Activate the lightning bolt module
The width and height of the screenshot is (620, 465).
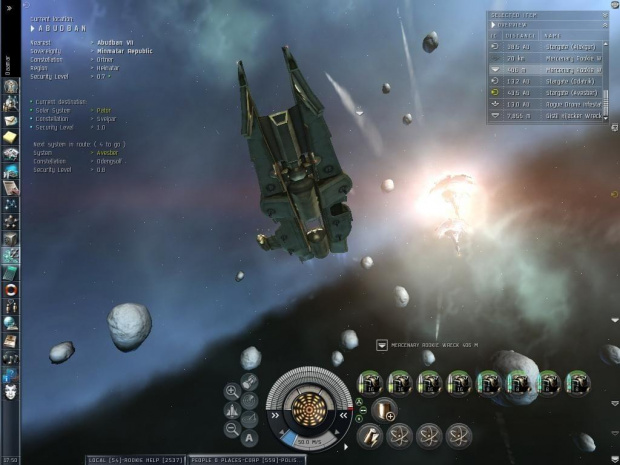368,435
